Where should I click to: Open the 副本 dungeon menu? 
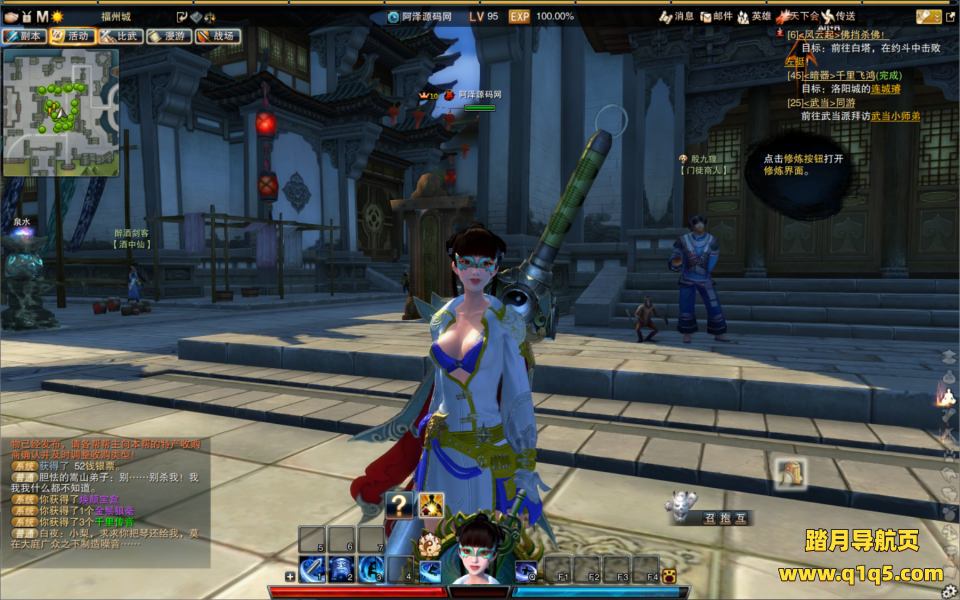coord(24,36)
